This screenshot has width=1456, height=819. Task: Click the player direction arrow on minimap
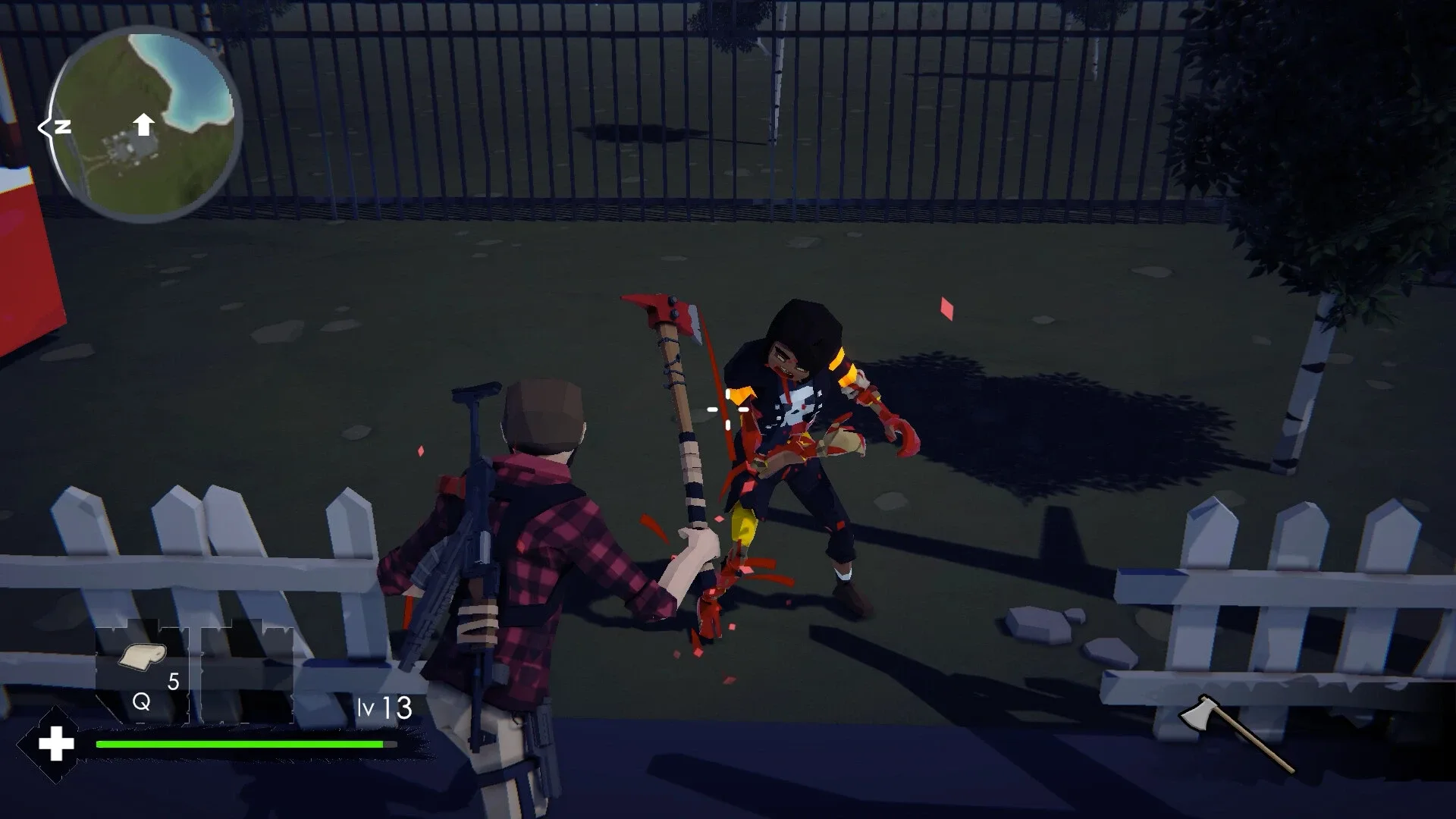pyautogui.click(x=144, y=123)
